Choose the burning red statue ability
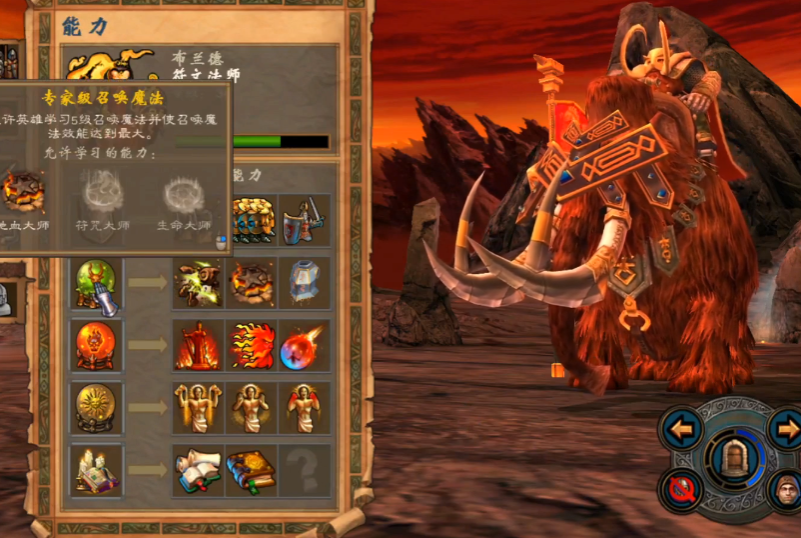 pyautogui.click(x=198, y=345)
